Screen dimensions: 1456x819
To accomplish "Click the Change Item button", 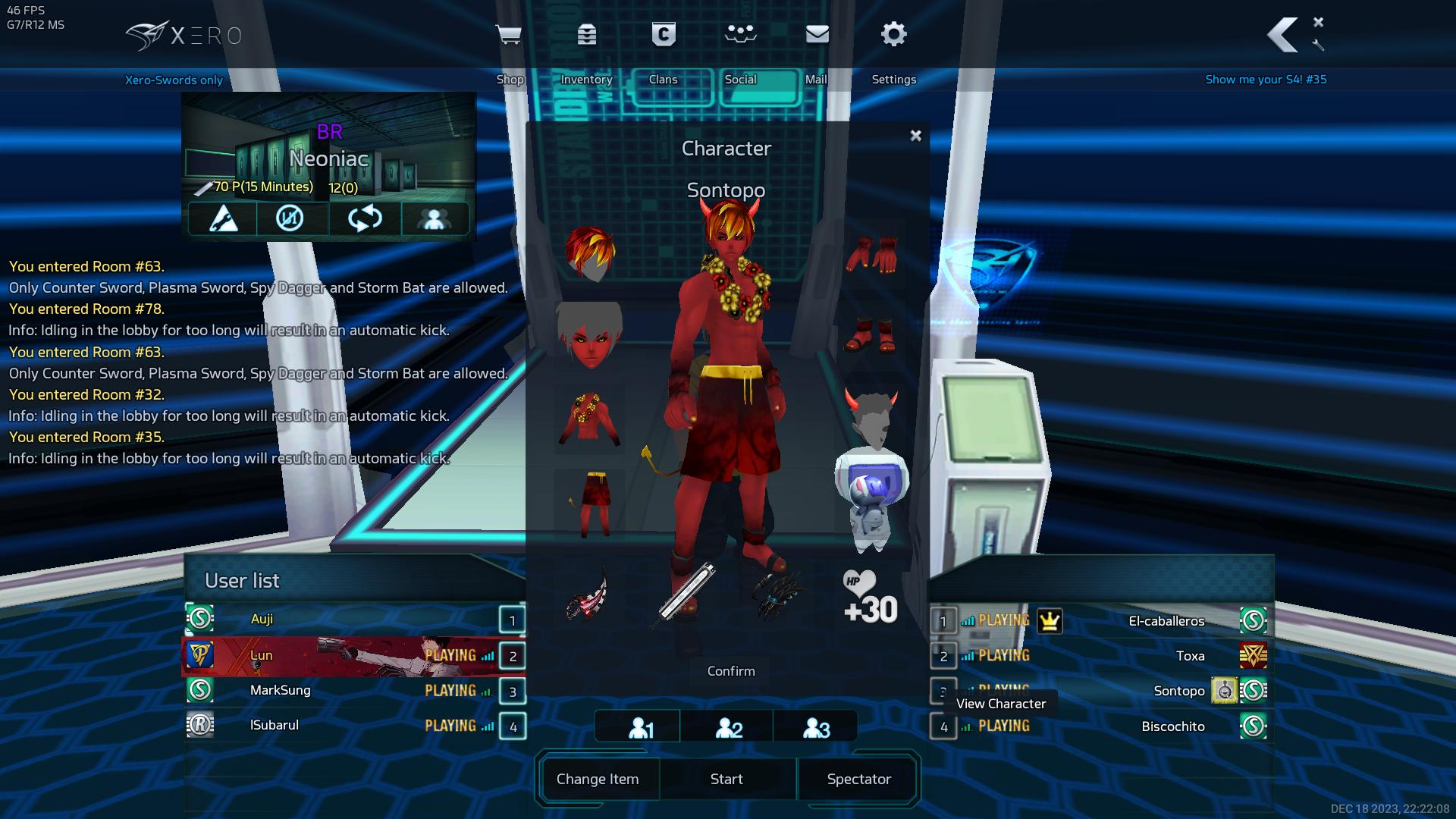I will click(x=598, y=779).
